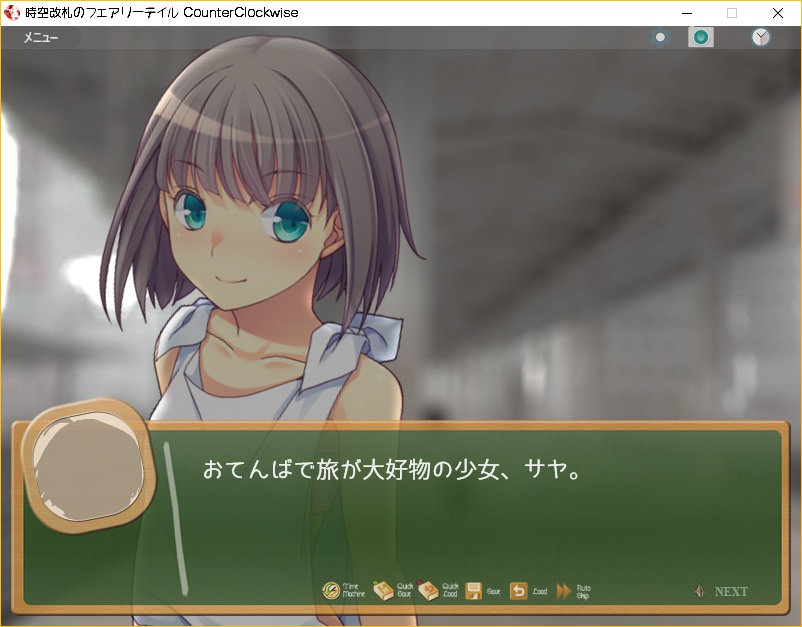Screen dimensions: 802x627
Task: Activate Quick Save
Action: pos(393,591)
